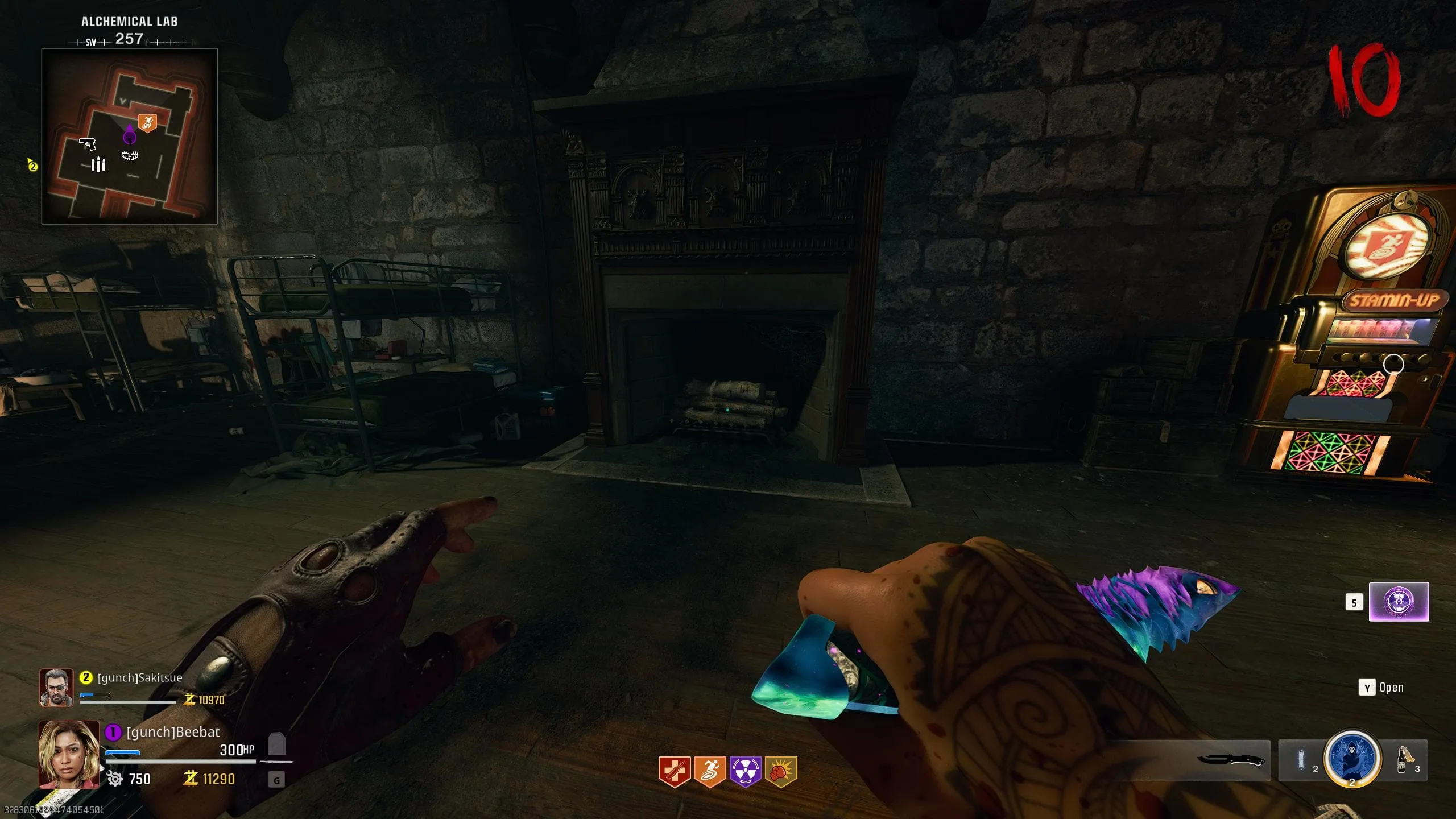Click the yellow player 2 offscreen indicator
The width and height of the screenshot is (1456, 819).
click(32, 166)
